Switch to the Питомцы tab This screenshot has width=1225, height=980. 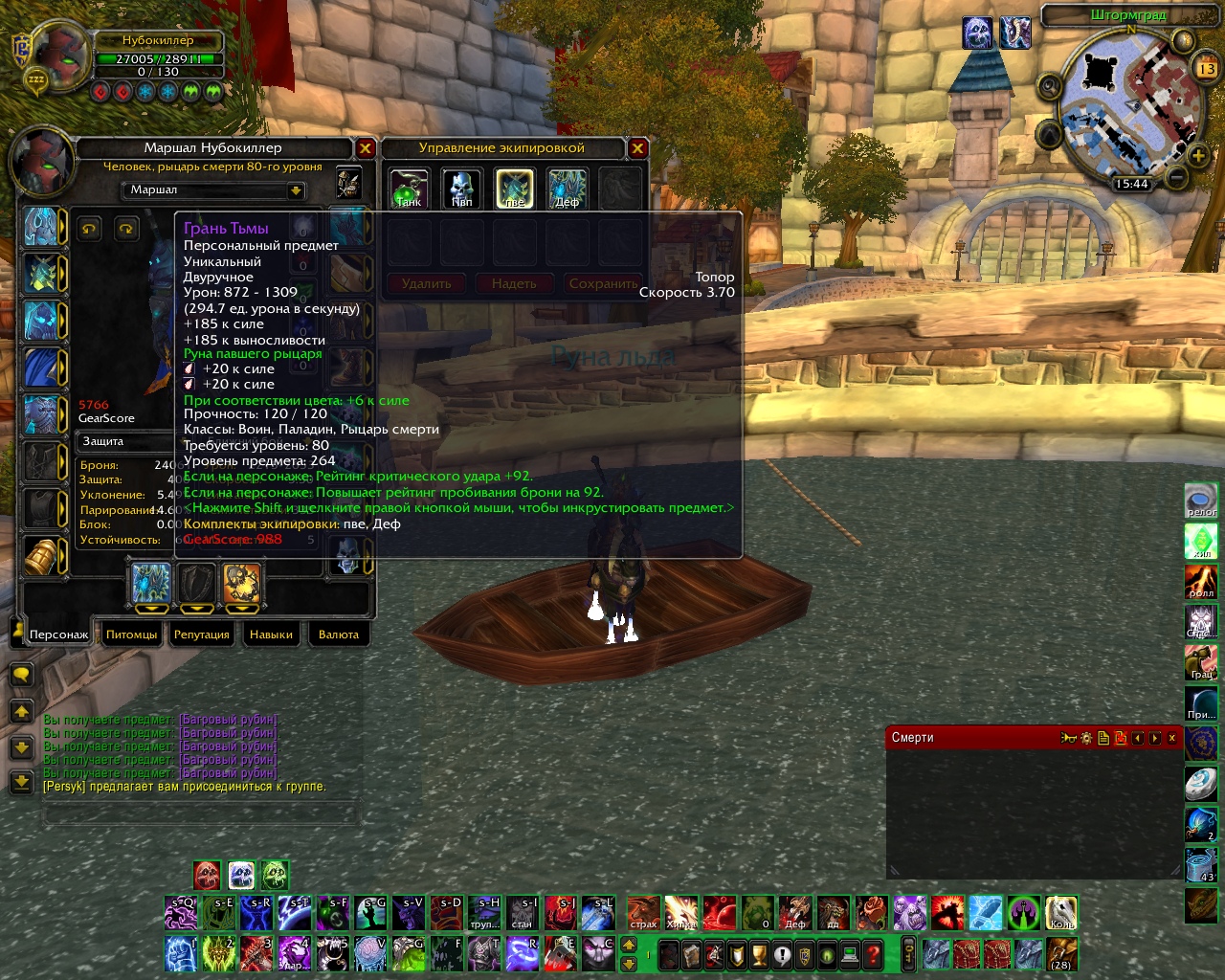click(132, 635)
